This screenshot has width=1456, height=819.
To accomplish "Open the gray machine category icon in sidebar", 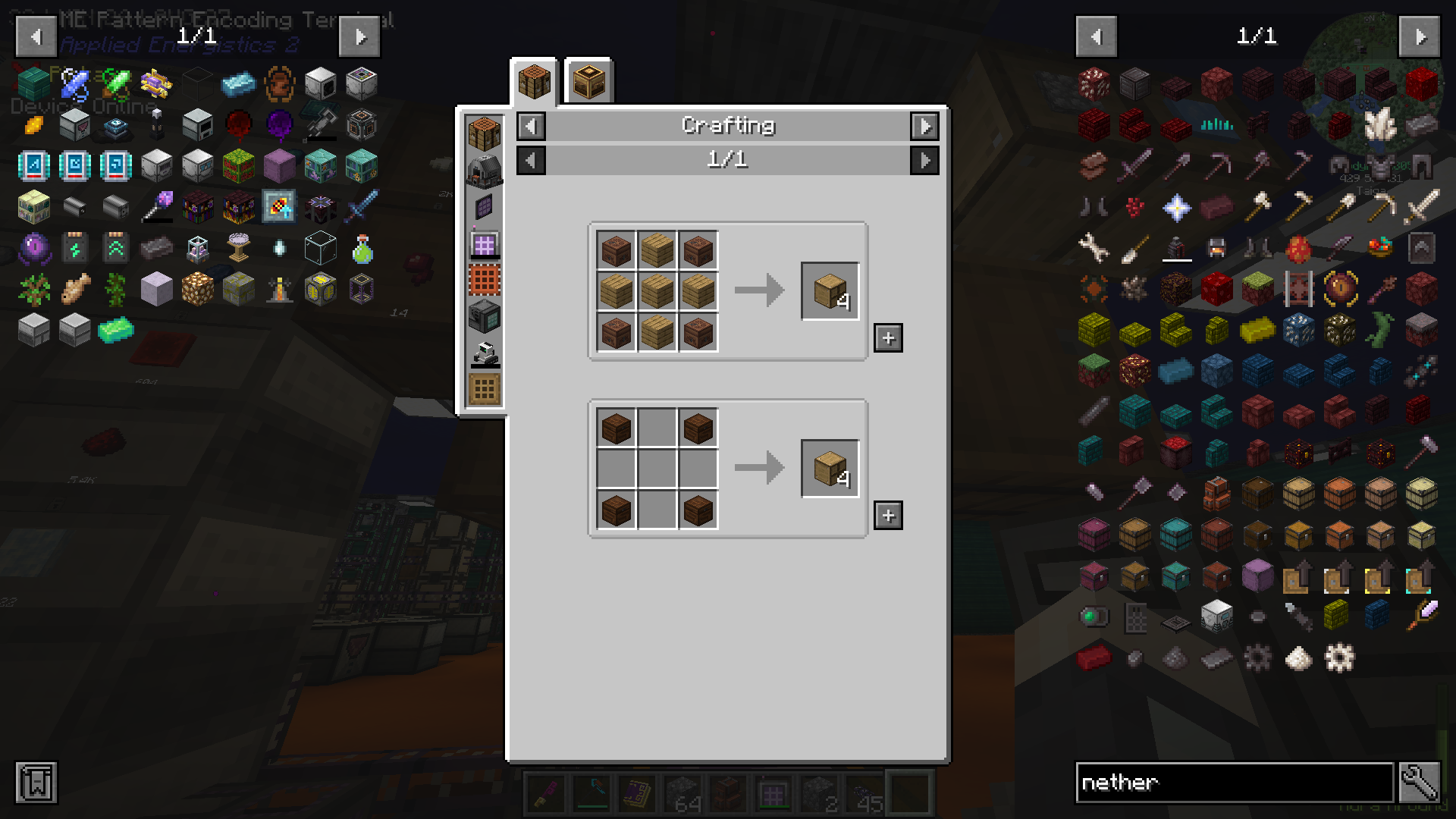I will [485, 171].
